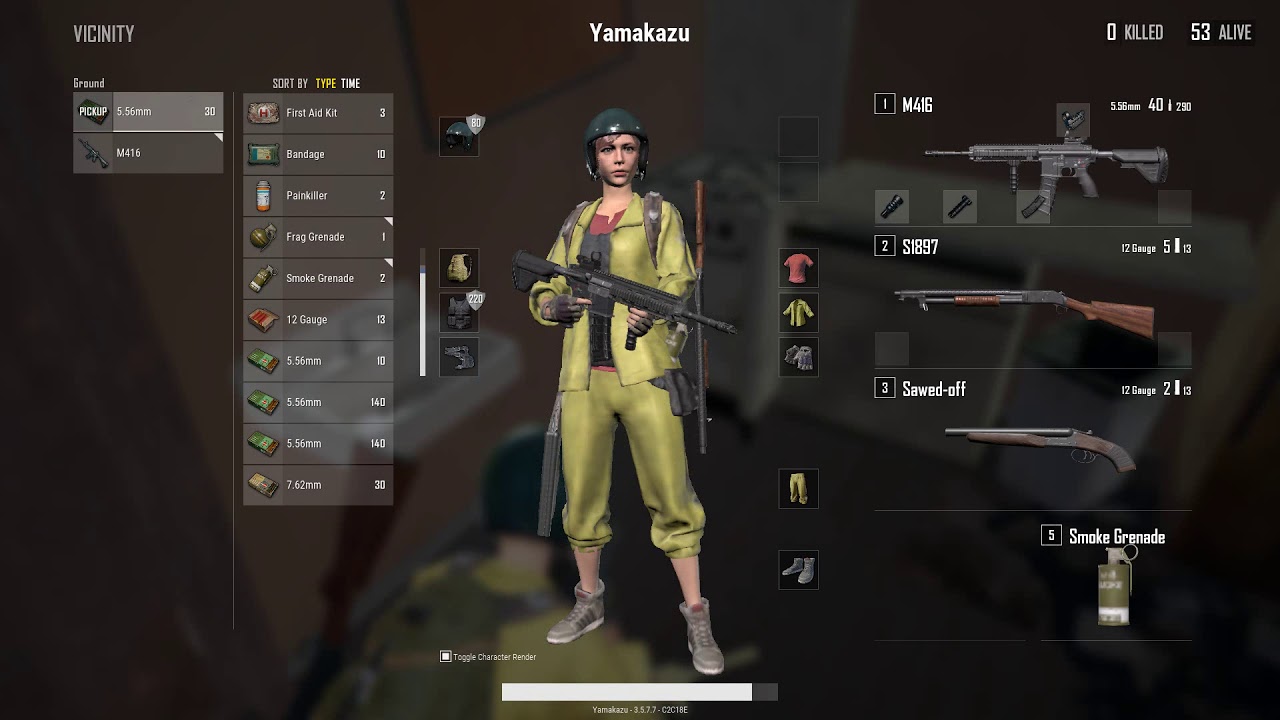The image size is (1280, 720).
Task: Select the equipped level 2 vest icon
Action: [460, 313]
